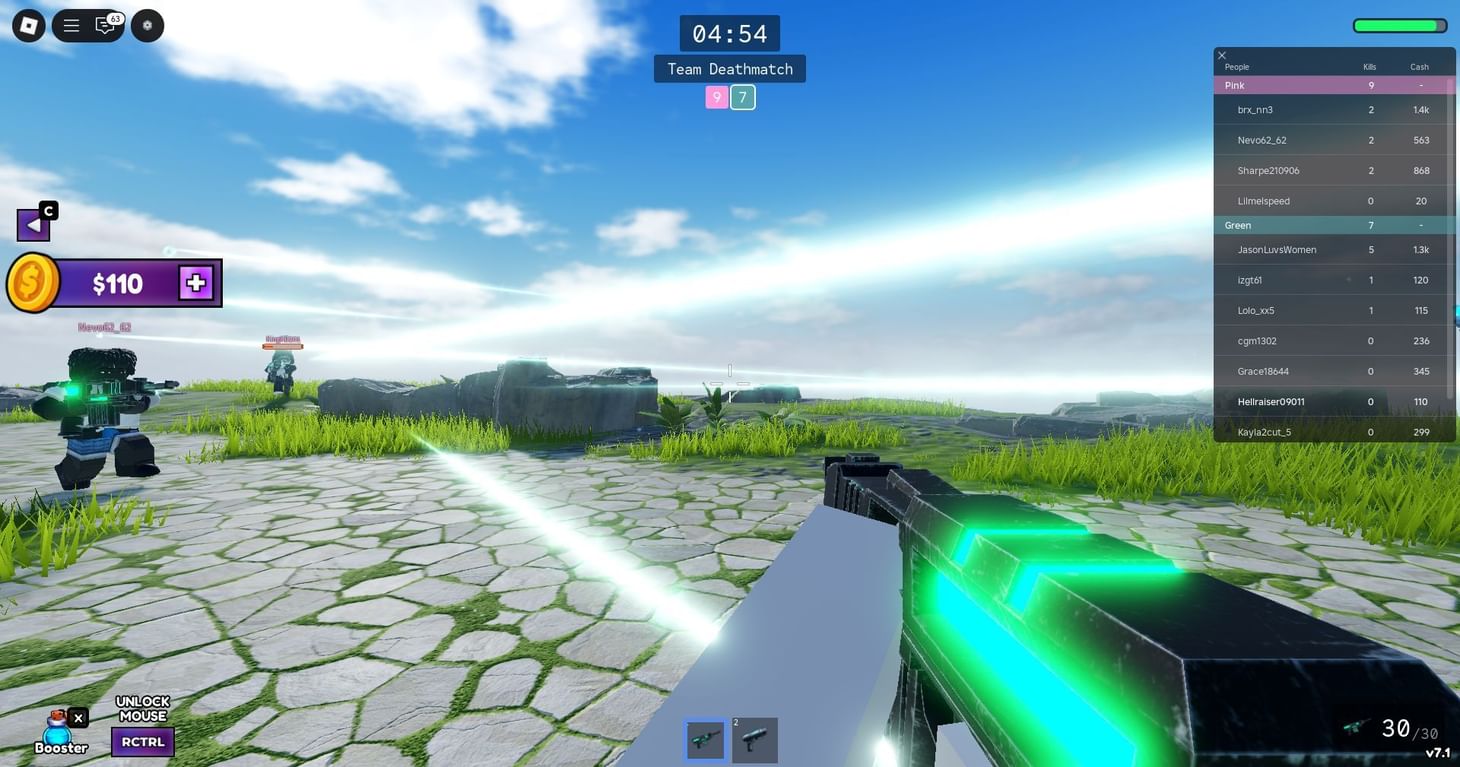1460x767 pixels.
Task: Click the UNLOCK MOUSE label
Action: click(142, 708)
